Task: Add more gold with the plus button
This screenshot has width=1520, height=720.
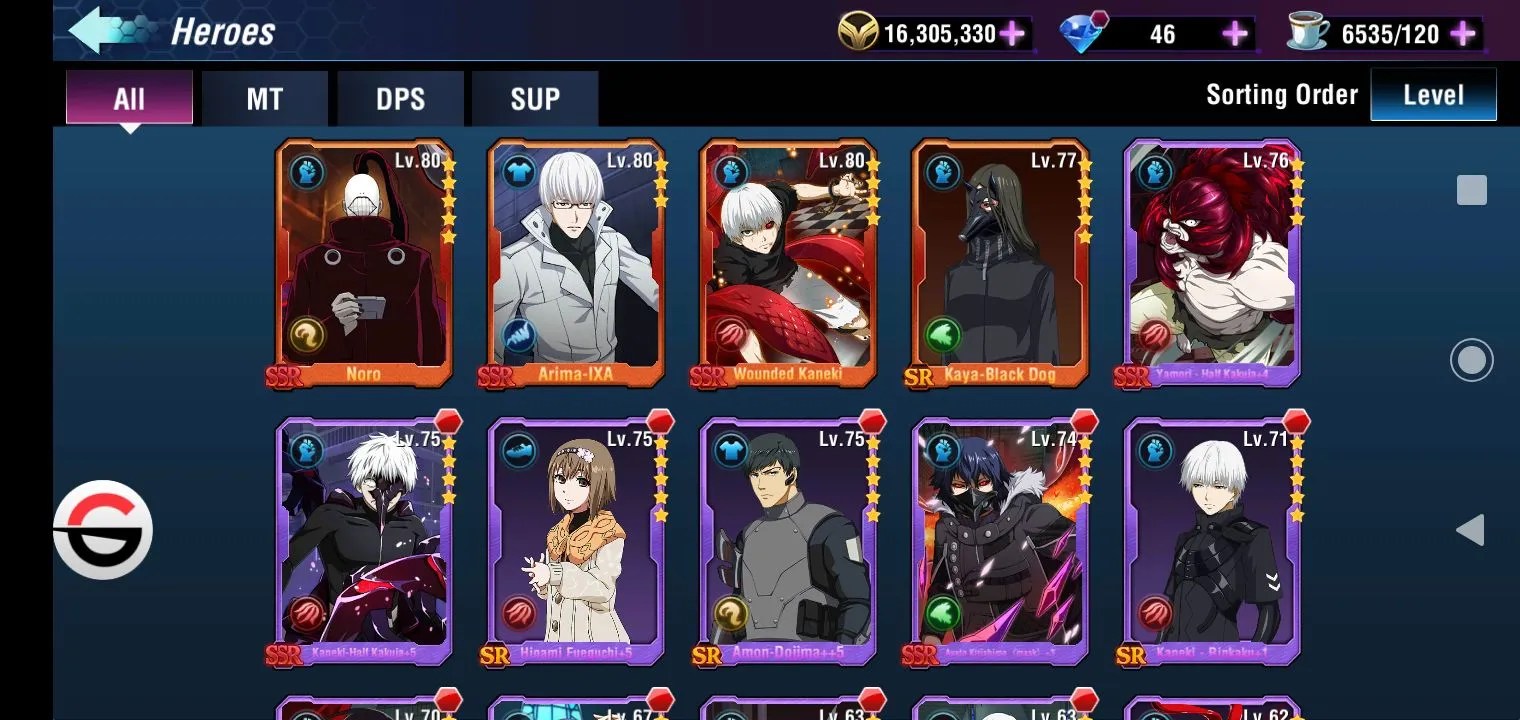Action: pos(1012,34)
